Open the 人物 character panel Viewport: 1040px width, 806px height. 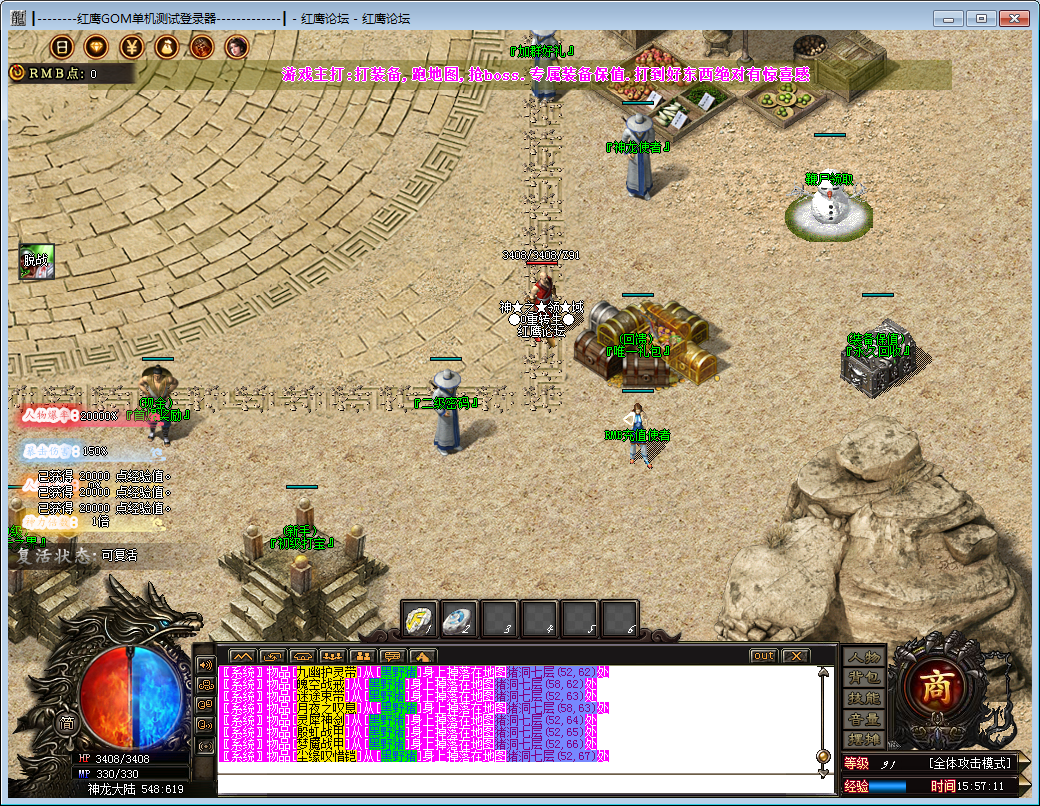tap(864, 657)
